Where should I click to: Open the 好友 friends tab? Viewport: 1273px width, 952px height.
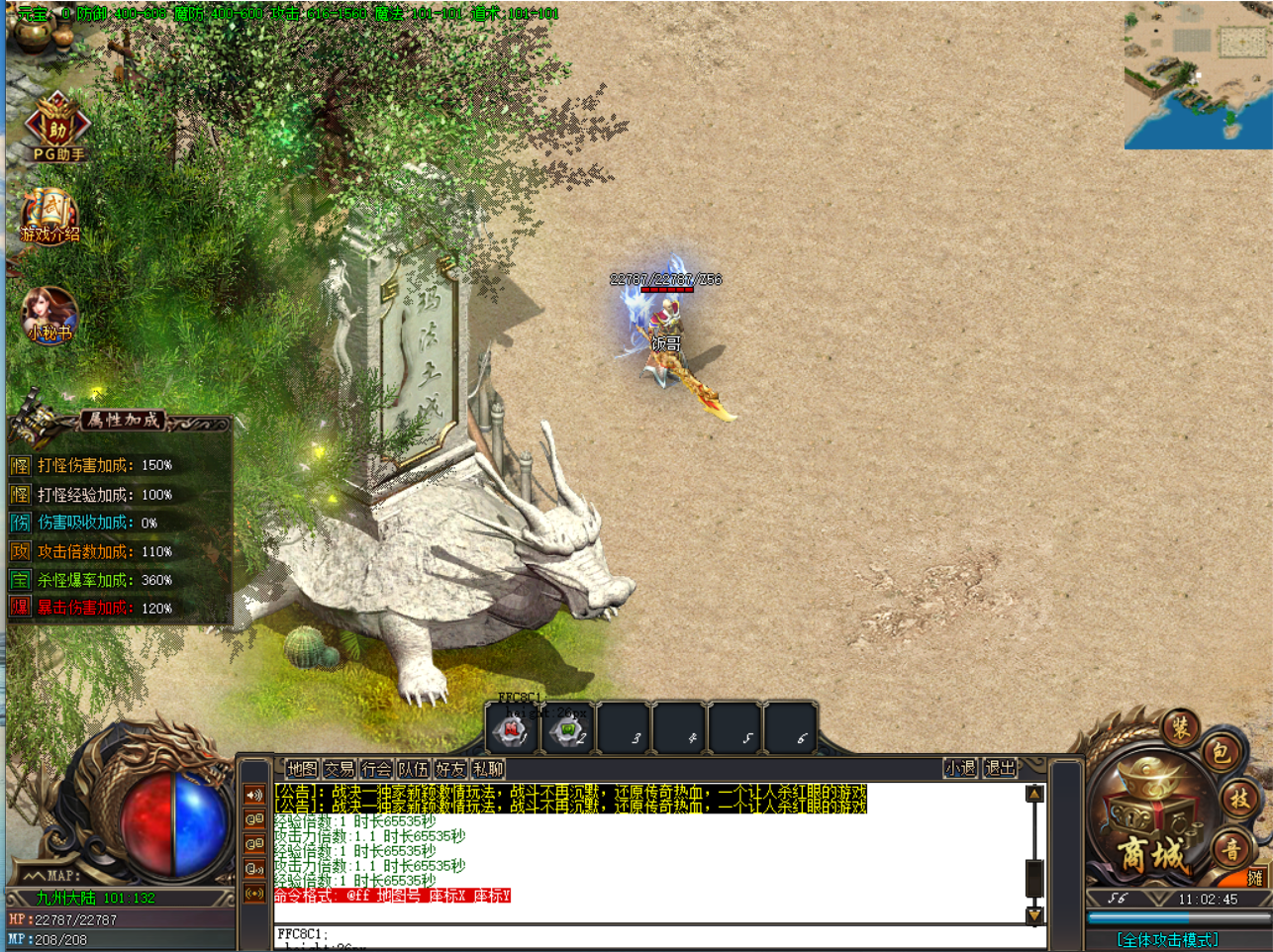coord(450,769)
